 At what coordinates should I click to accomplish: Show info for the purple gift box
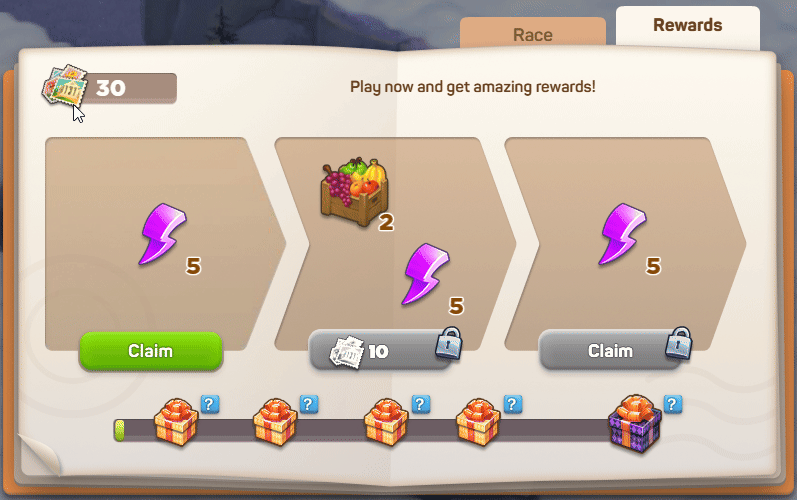[x=672, y=404]
